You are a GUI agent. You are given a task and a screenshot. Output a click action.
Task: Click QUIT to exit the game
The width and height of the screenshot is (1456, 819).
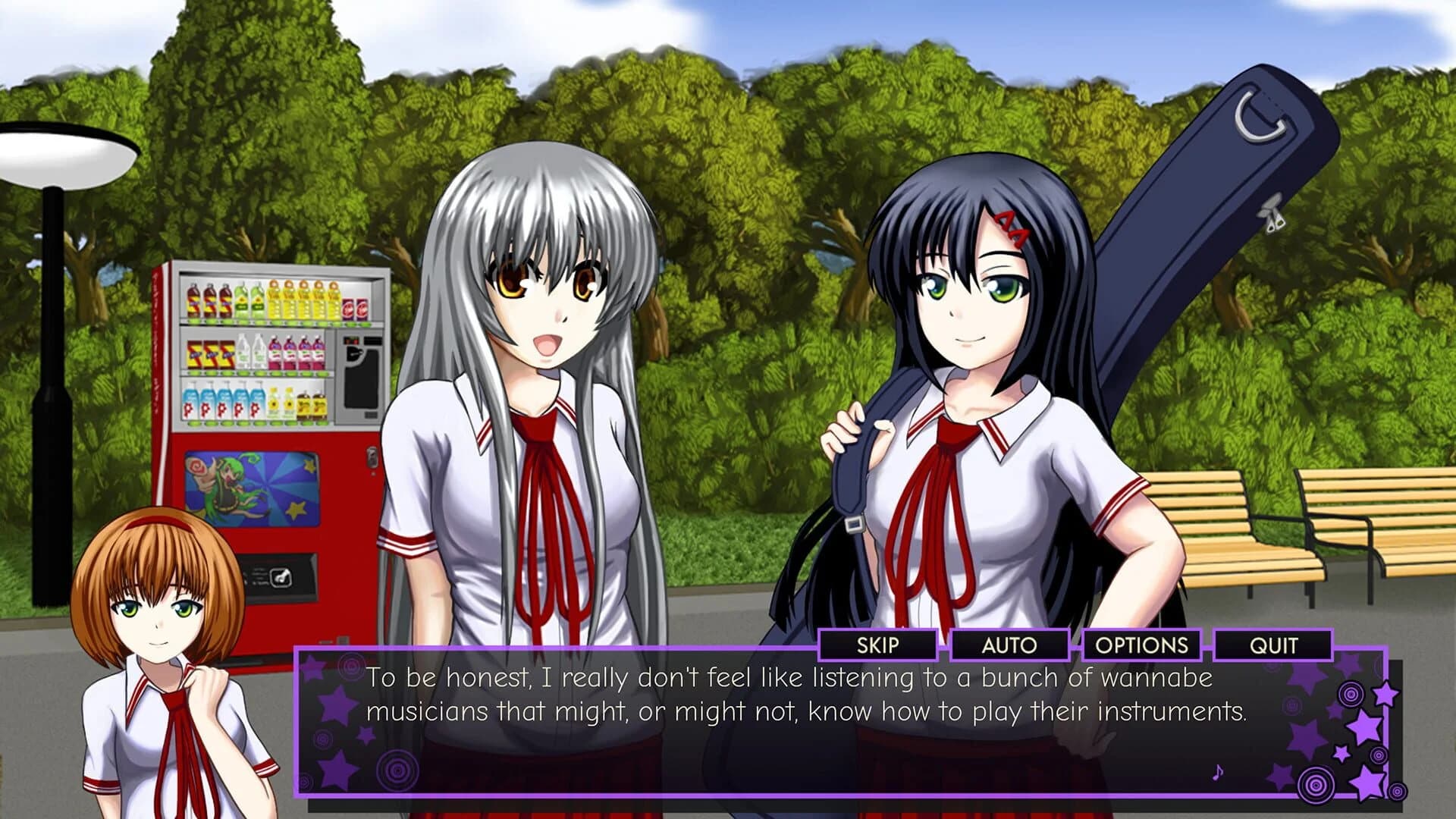click(x=1273, y=645)
